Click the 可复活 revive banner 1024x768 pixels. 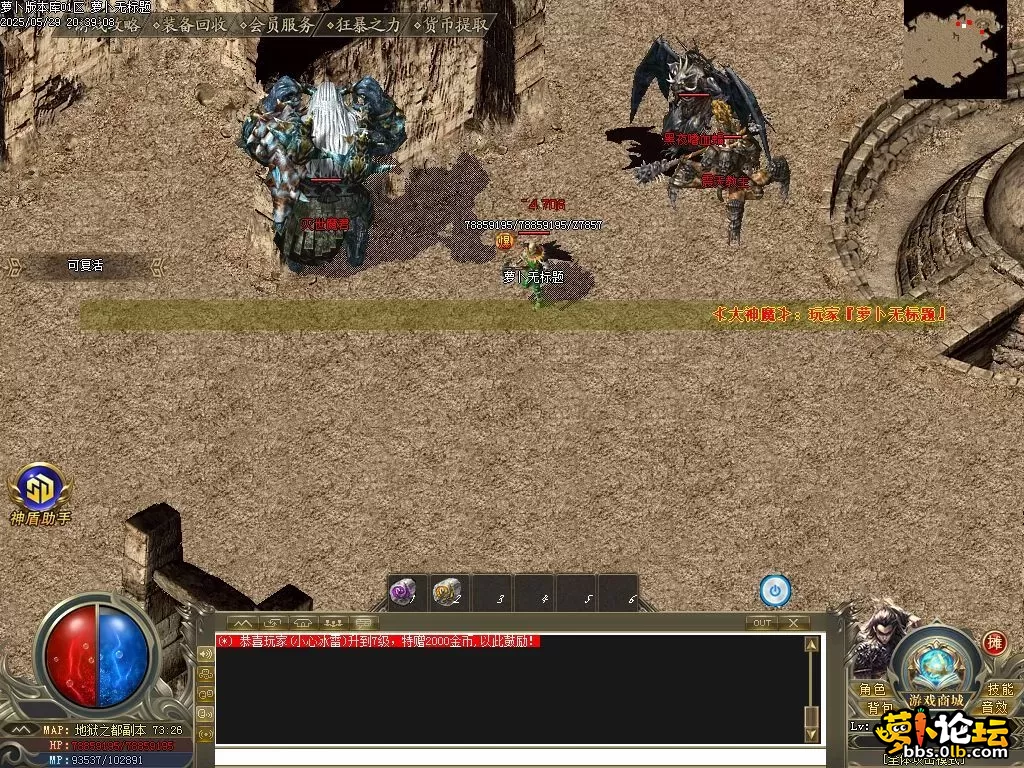[x=85, y=266]
